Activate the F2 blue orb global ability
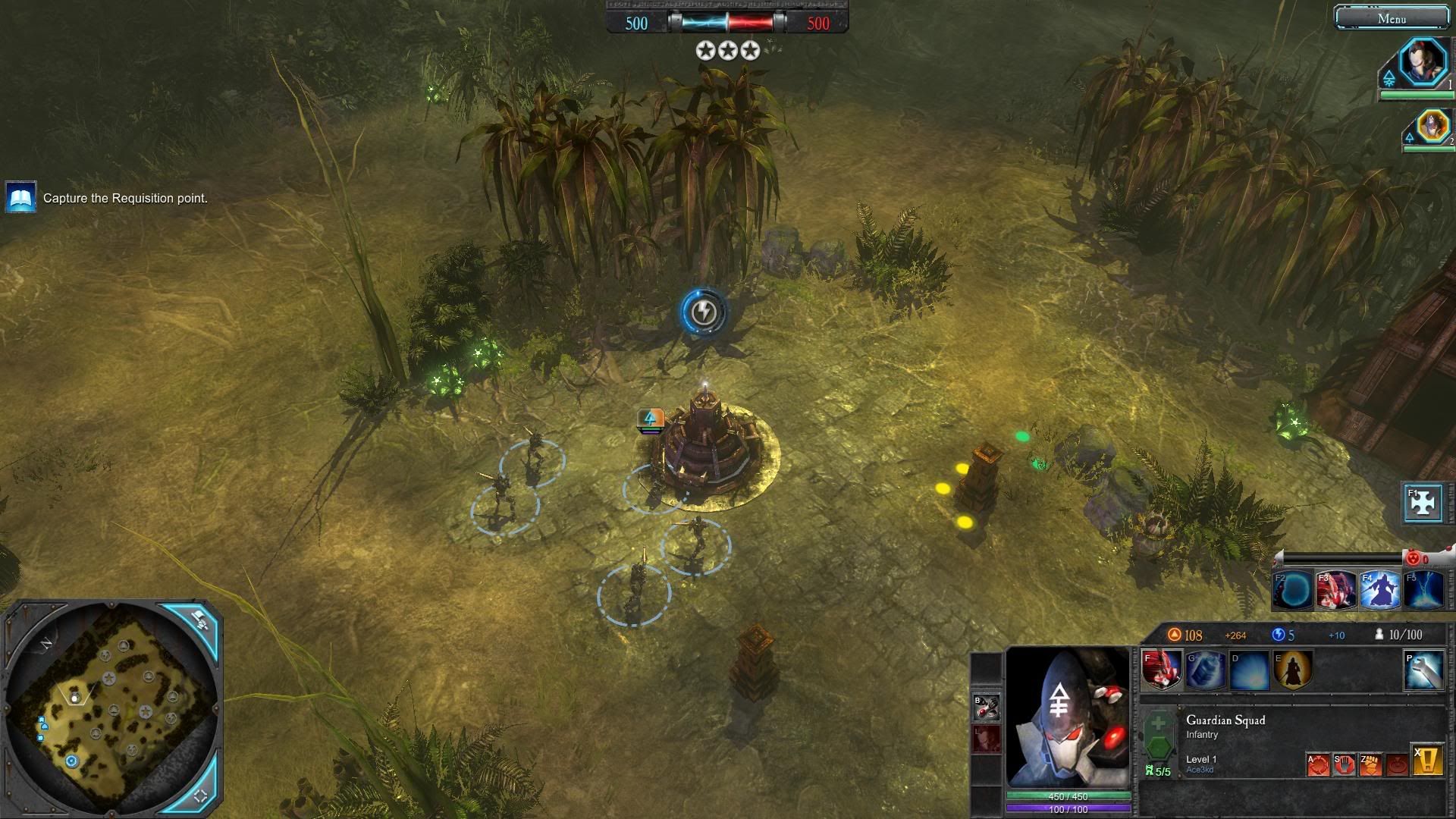Image resolution: width=1456 pixels, height=819 pixels. coord(1294,590)
